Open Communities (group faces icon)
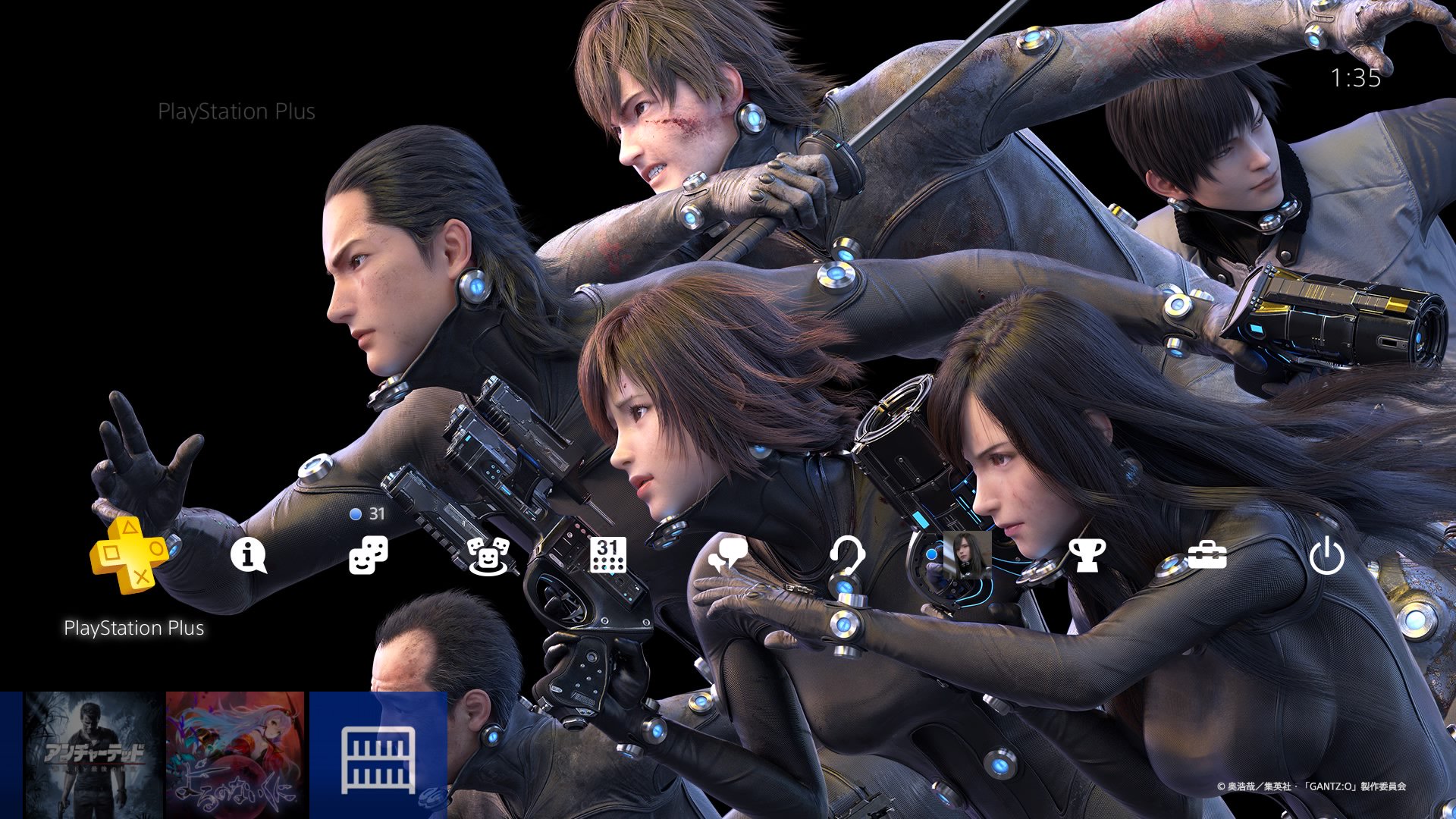 click(x=489, y=556)
